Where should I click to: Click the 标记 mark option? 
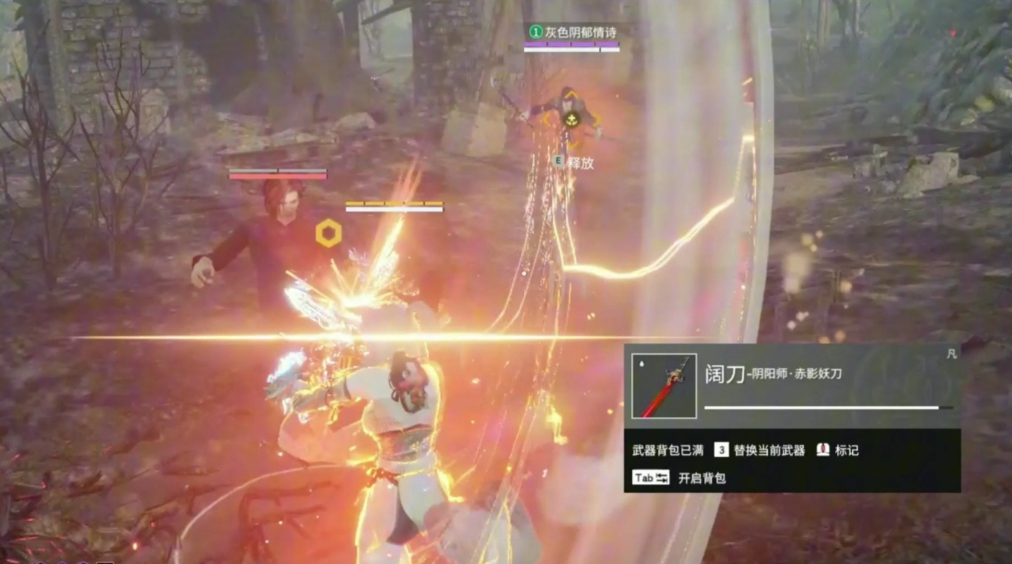[x=846, y=451]
